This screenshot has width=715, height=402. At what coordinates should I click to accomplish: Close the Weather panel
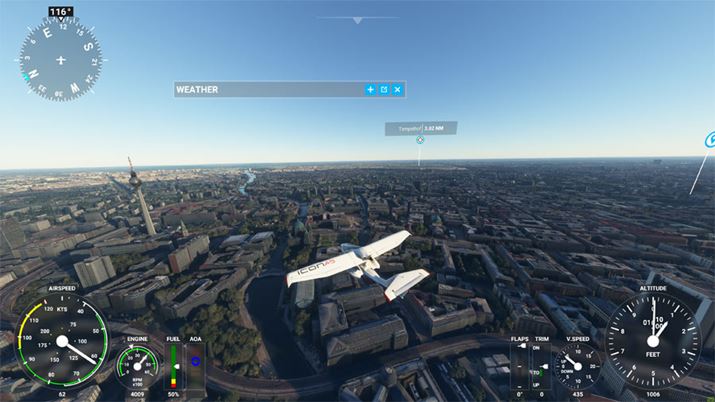(397, 90)
